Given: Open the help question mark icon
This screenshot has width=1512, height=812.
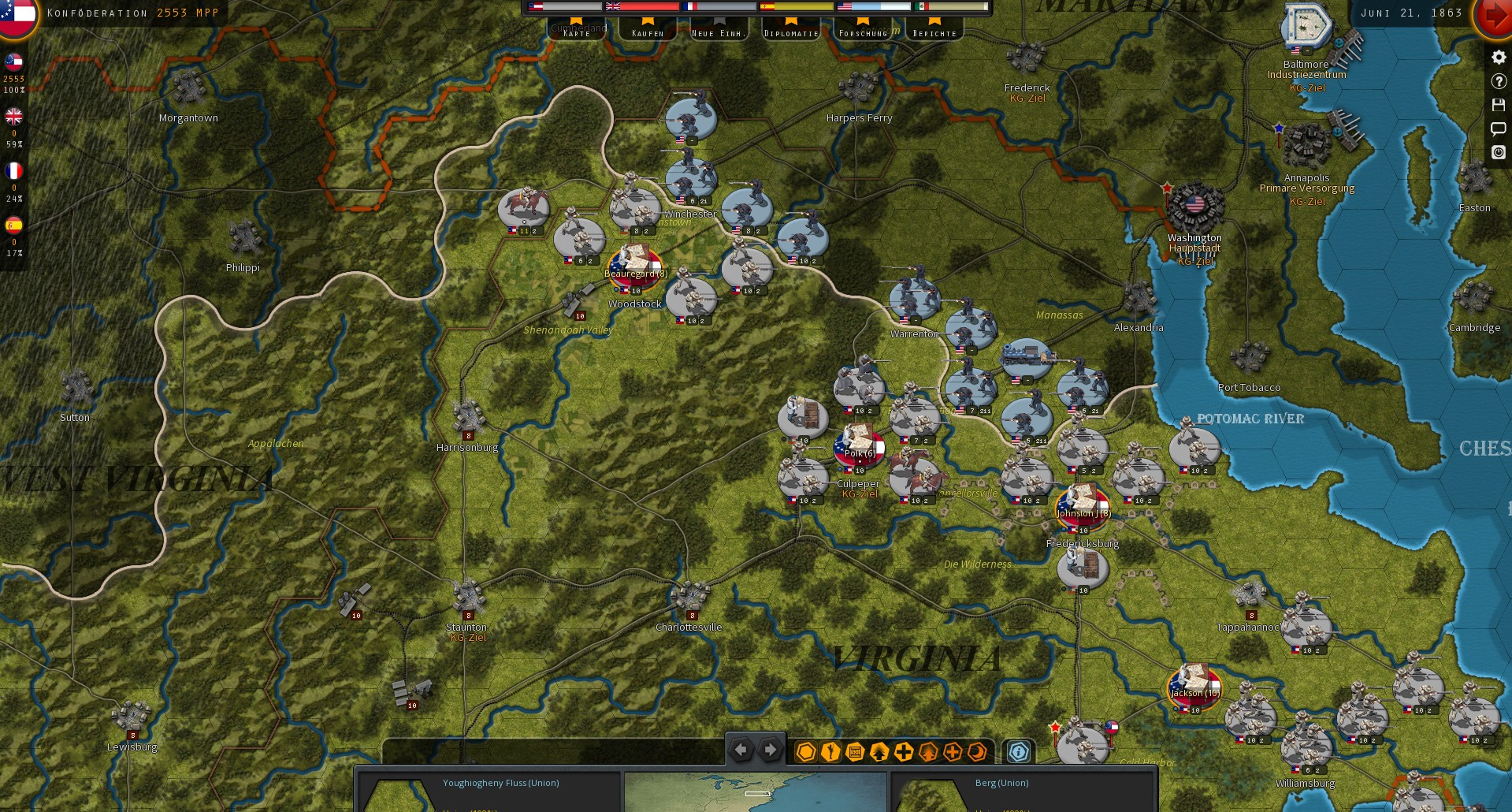Looking at the screenshot, I should [1499, 81].
